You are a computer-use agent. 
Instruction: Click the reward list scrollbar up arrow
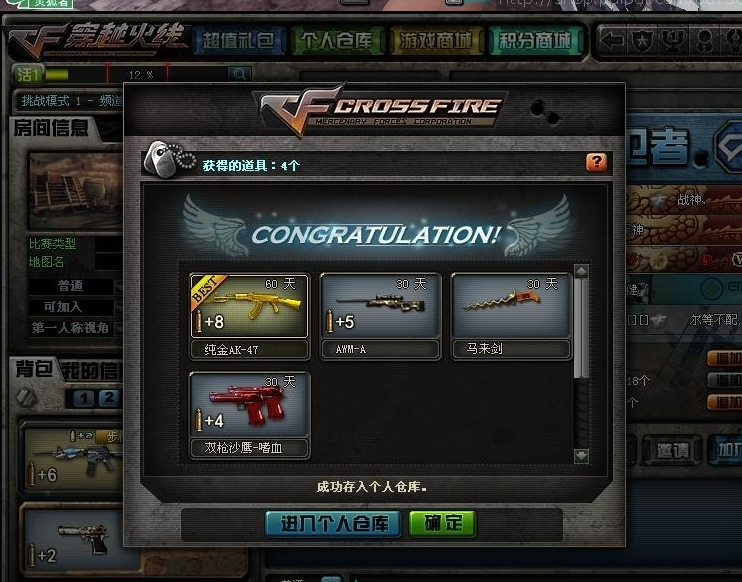point(582,271)
